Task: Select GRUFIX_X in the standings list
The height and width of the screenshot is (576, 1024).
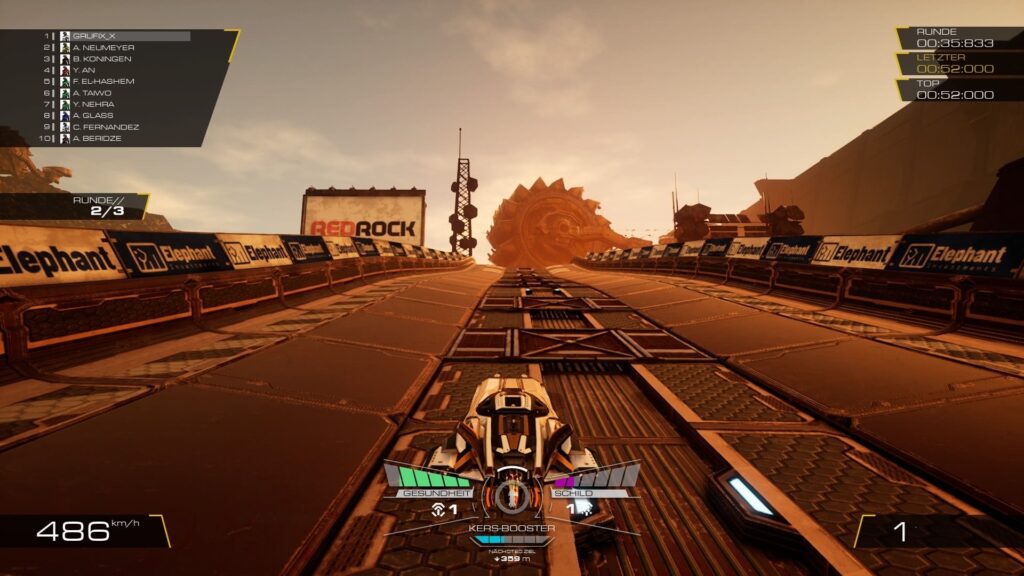Action: click(93, 36)
